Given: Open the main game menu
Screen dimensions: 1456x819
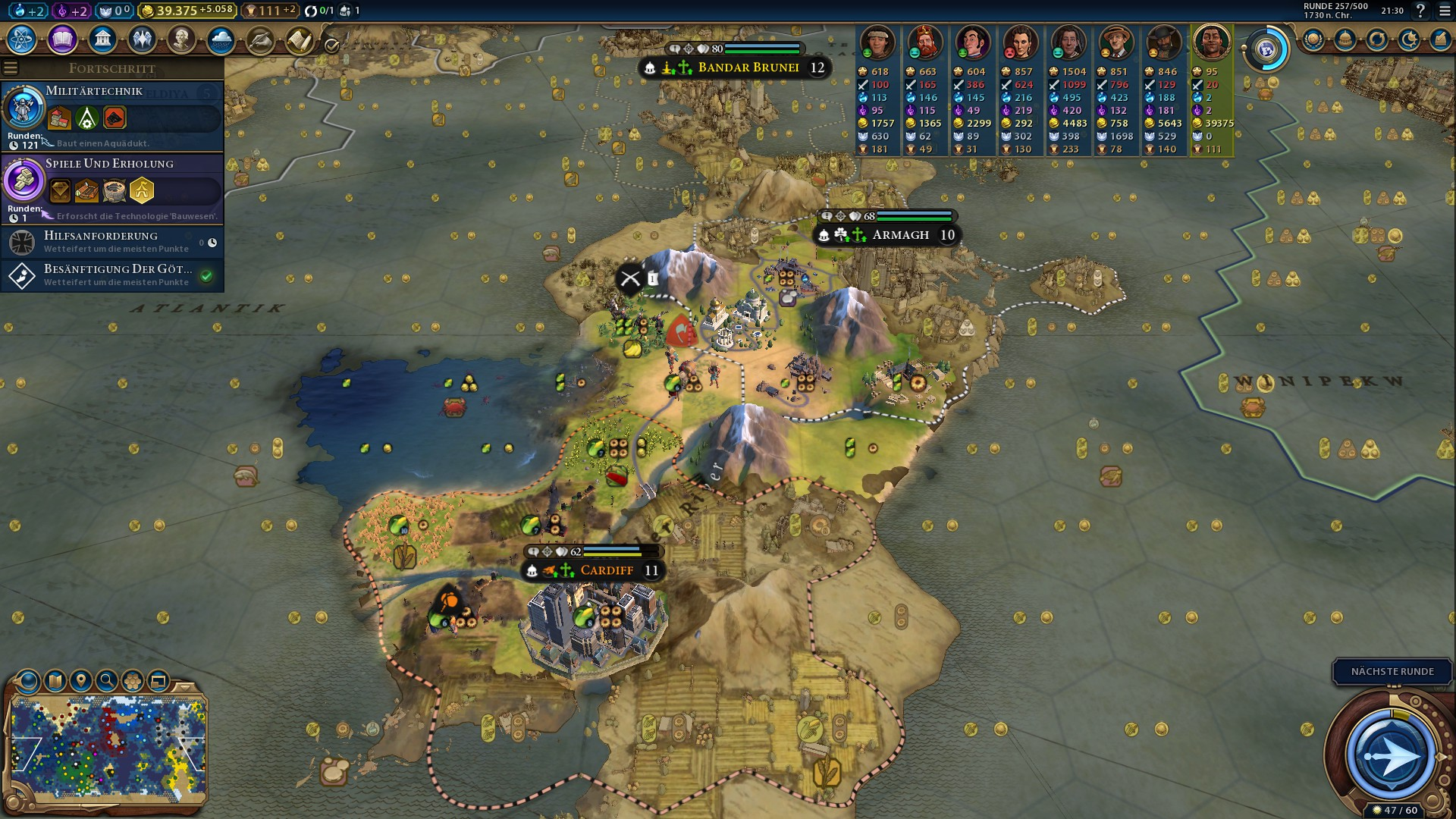Looking at the screenshot, I should point(1445,11).
